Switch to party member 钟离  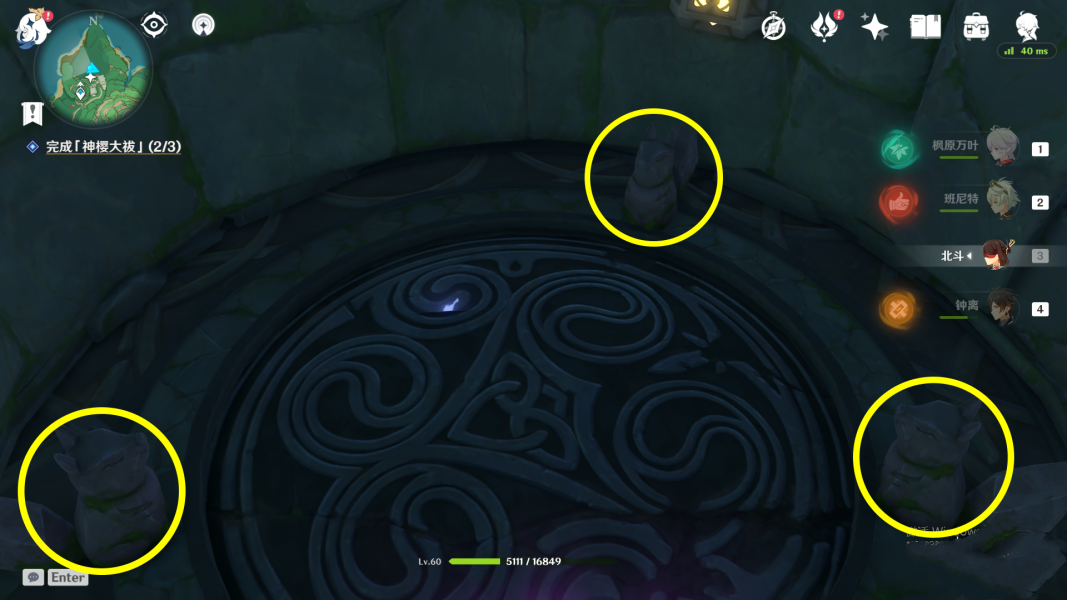coord(1001,308)
